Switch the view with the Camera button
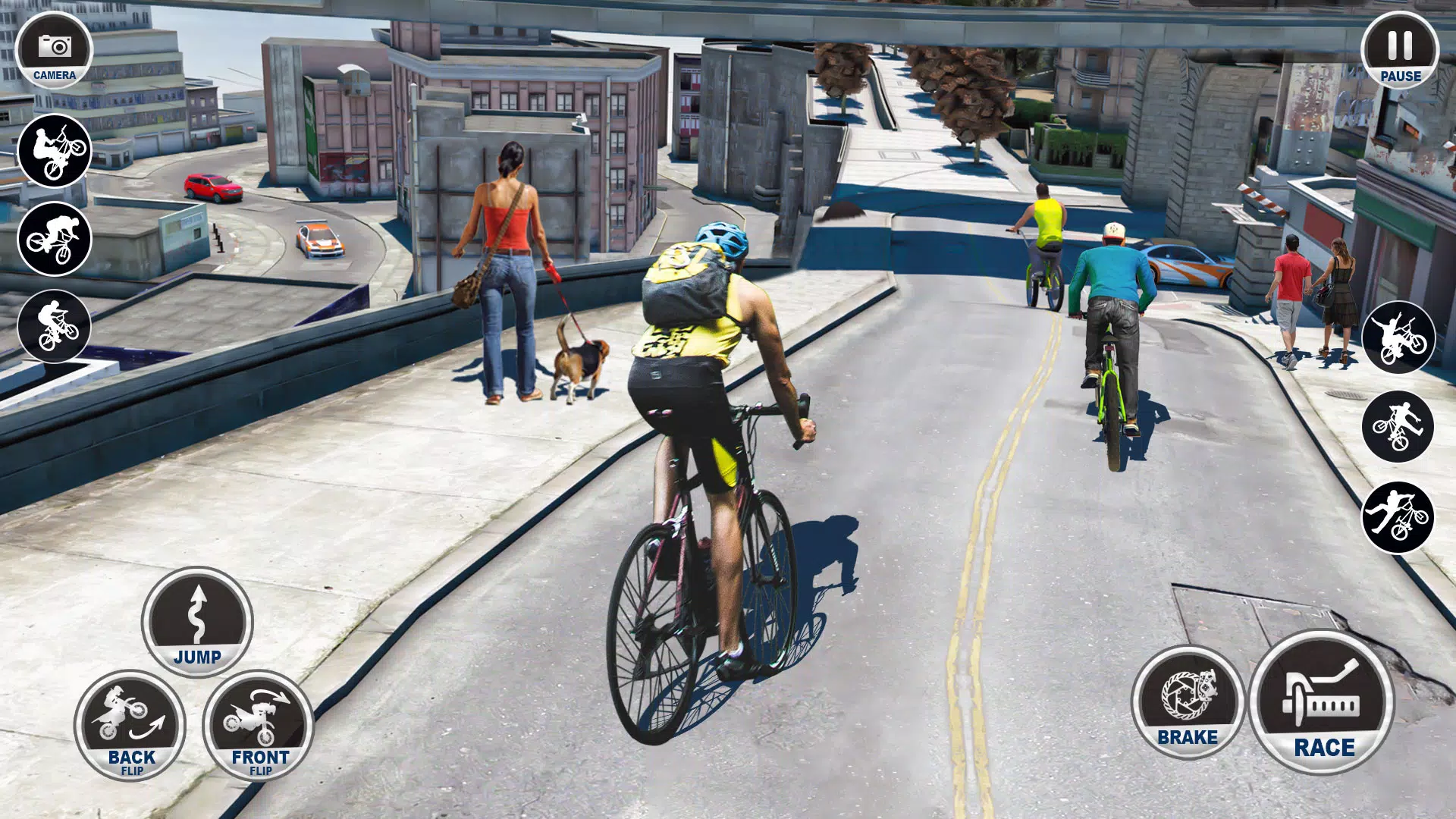 54,51
